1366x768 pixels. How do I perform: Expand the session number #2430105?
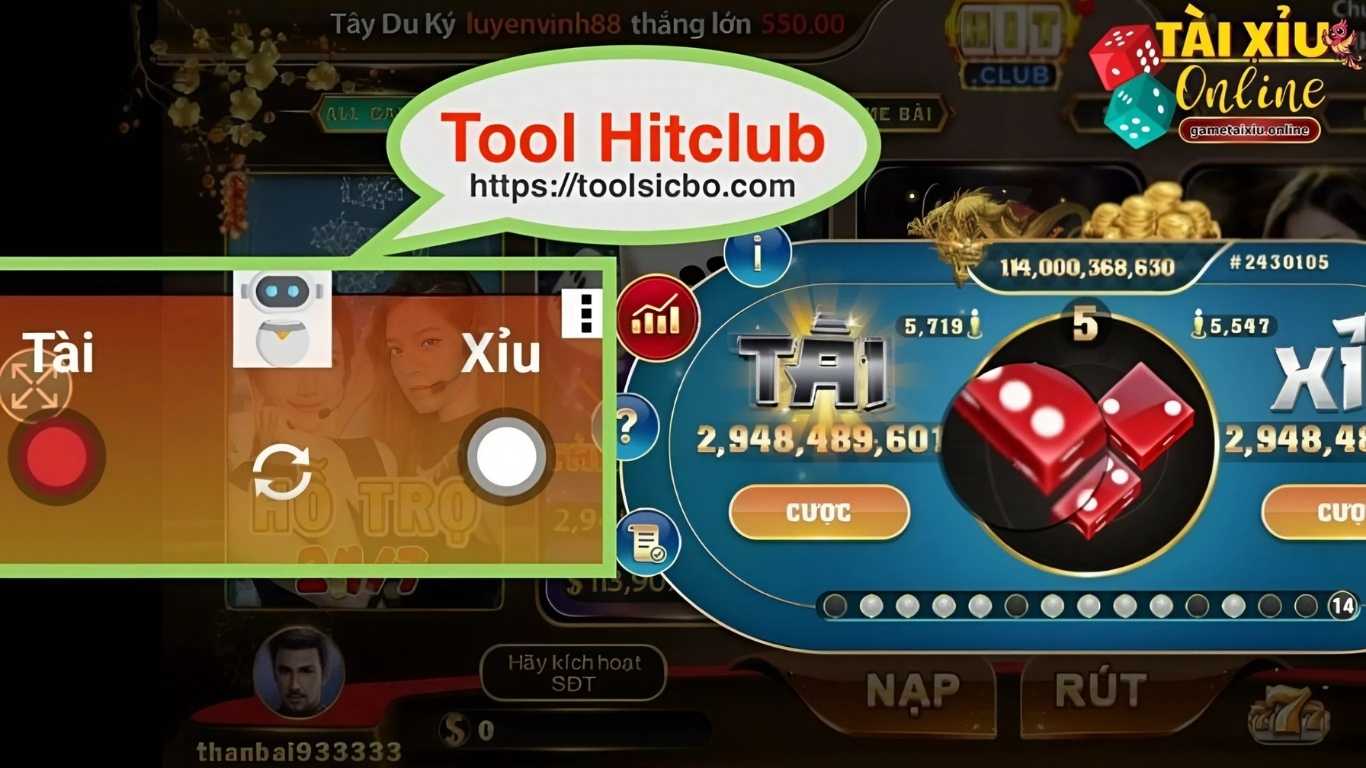[1280, 263]
